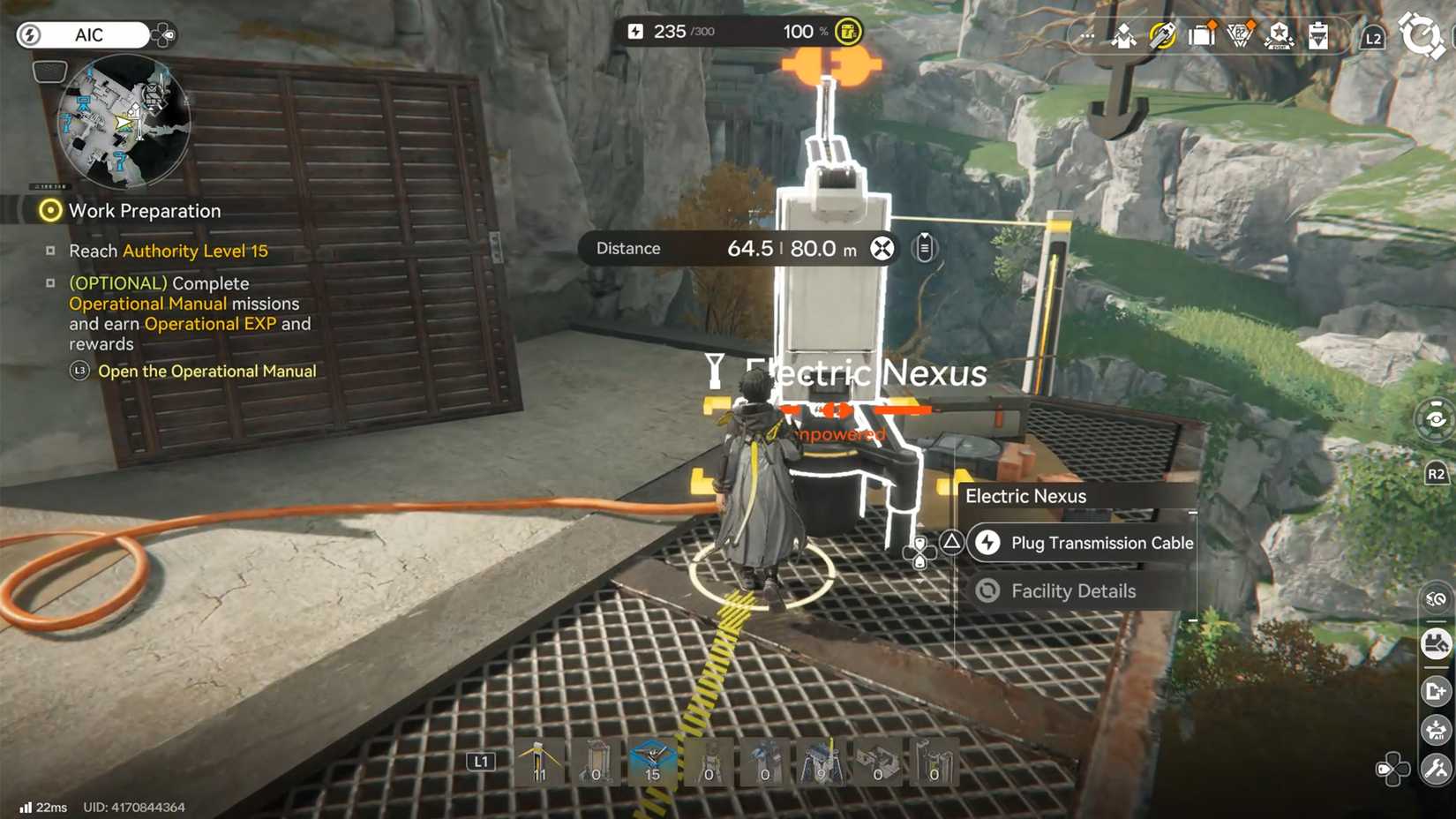This screenshot has height=819, width=1456.
Task: Click the badge icon with question marks
Action: point(1240,36)
